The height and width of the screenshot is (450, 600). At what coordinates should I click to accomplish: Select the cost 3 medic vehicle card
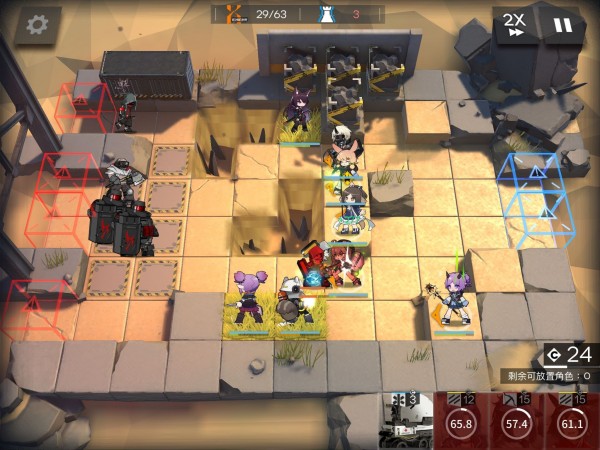click(407, 421)
